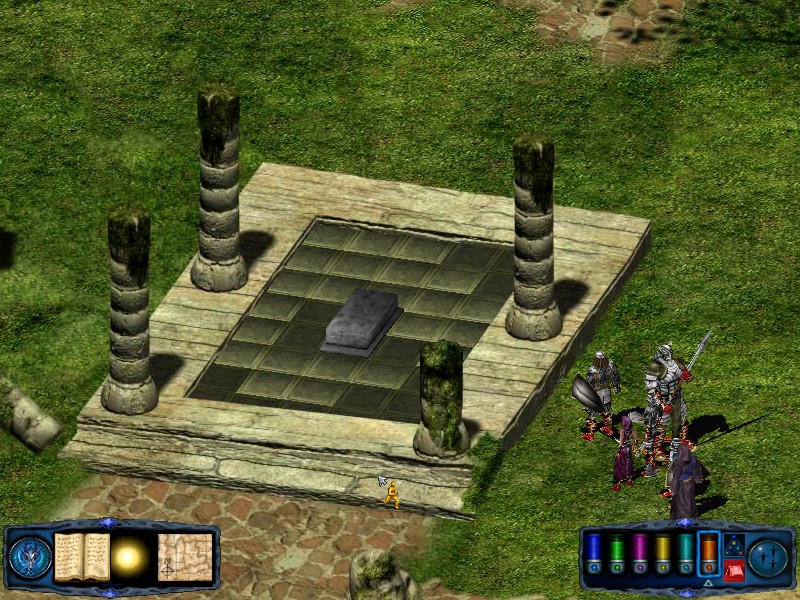The image size is (800, 600).
Task: Click the red tent camp button
Action: pyautogui.click(x=733, y=571)
